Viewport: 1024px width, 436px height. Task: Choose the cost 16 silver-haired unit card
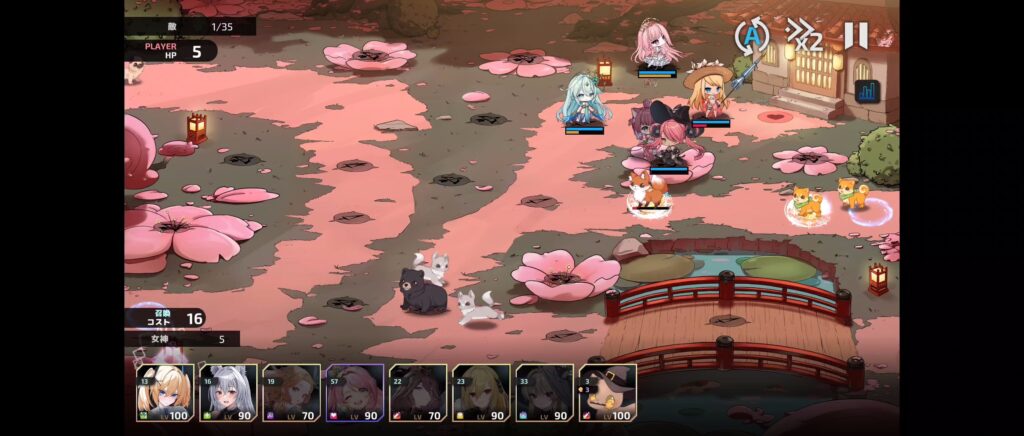click(x=228, y=392)
